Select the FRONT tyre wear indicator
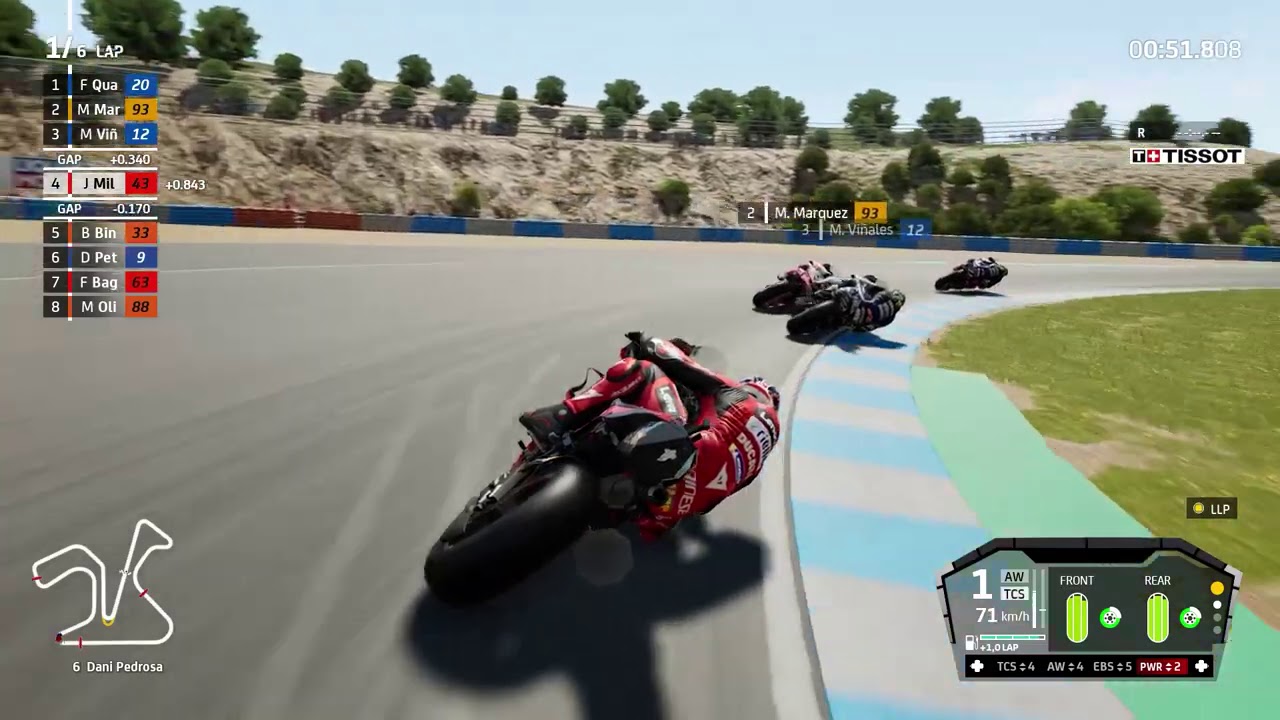The image size is (1280, 720). (1078, 615)
